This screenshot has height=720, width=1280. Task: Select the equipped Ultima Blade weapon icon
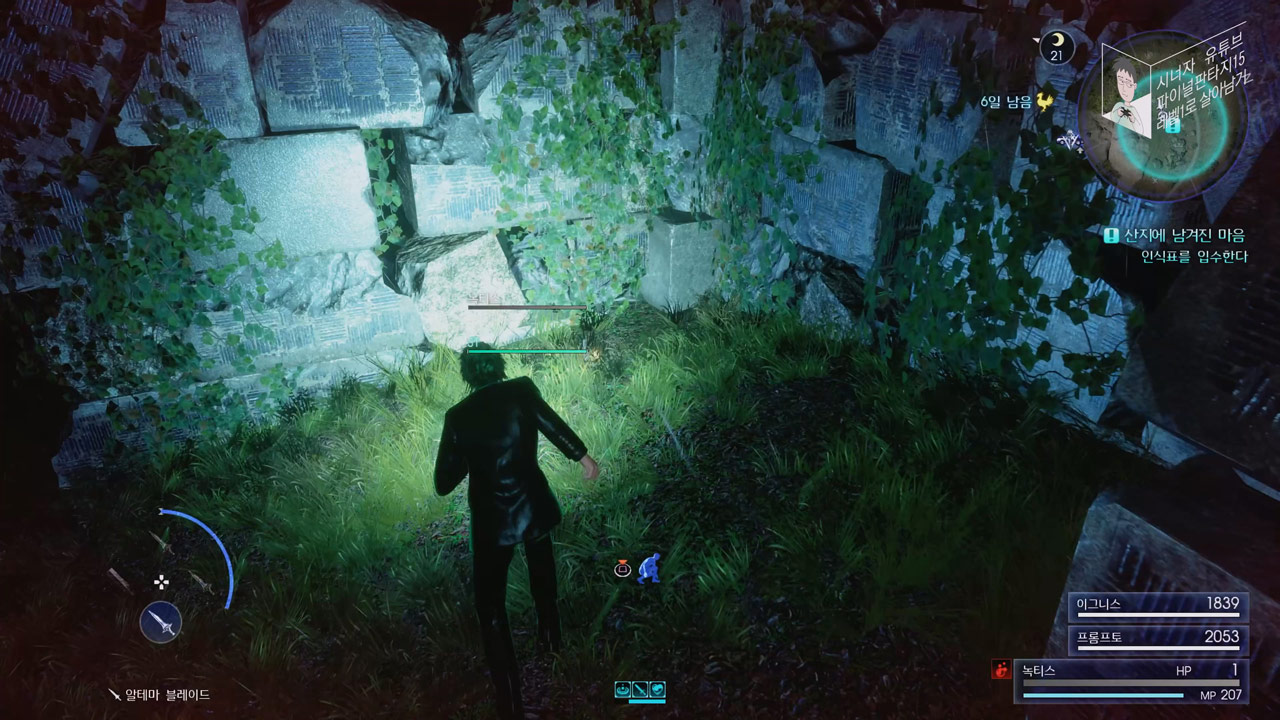click(161, 622)
